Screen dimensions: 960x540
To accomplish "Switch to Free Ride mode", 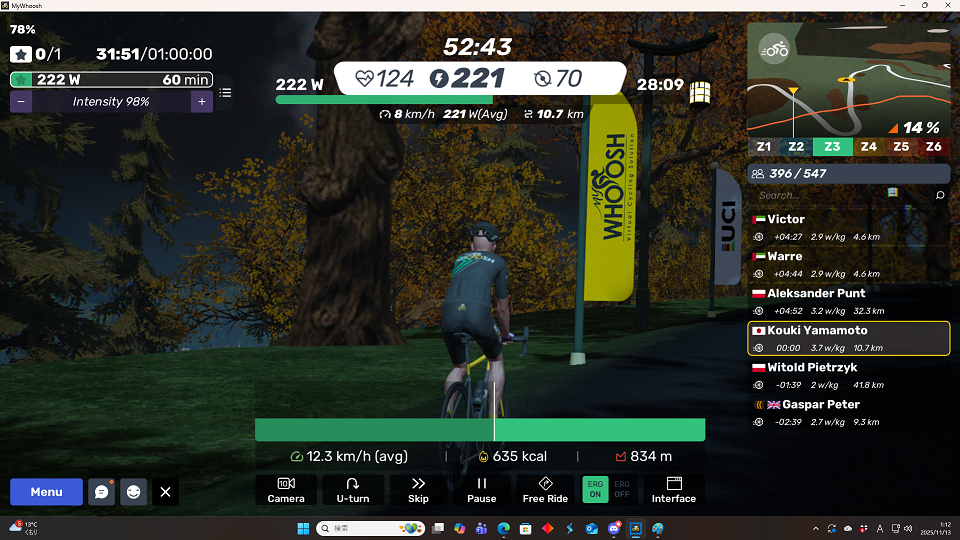I will coord(545,489).
